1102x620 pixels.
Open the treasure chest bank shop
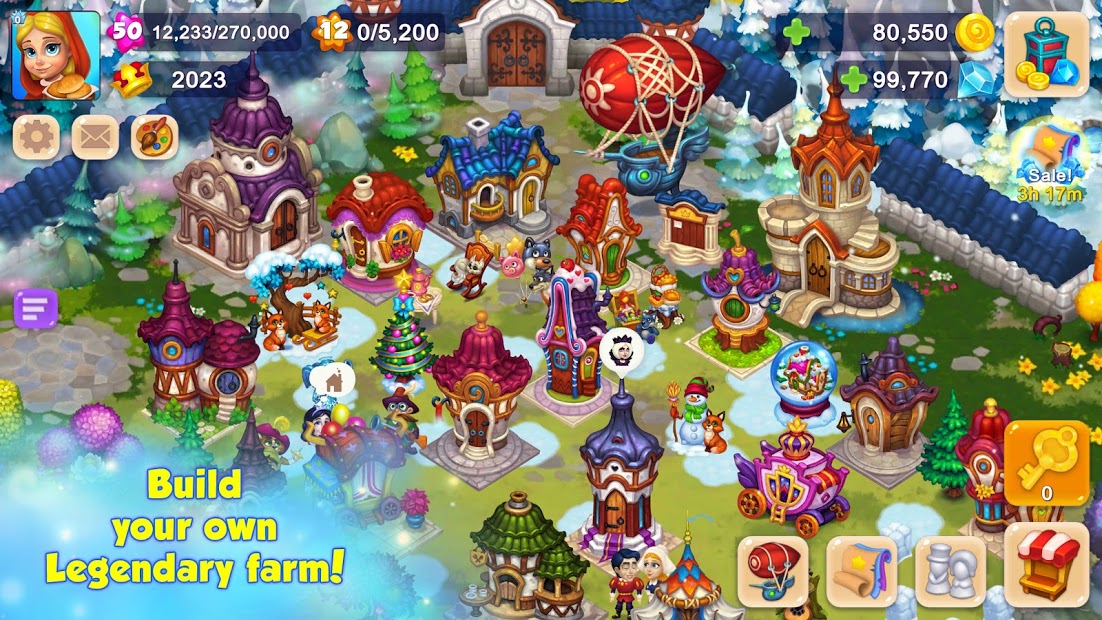pyautogui.click(x=1045, y=55)
